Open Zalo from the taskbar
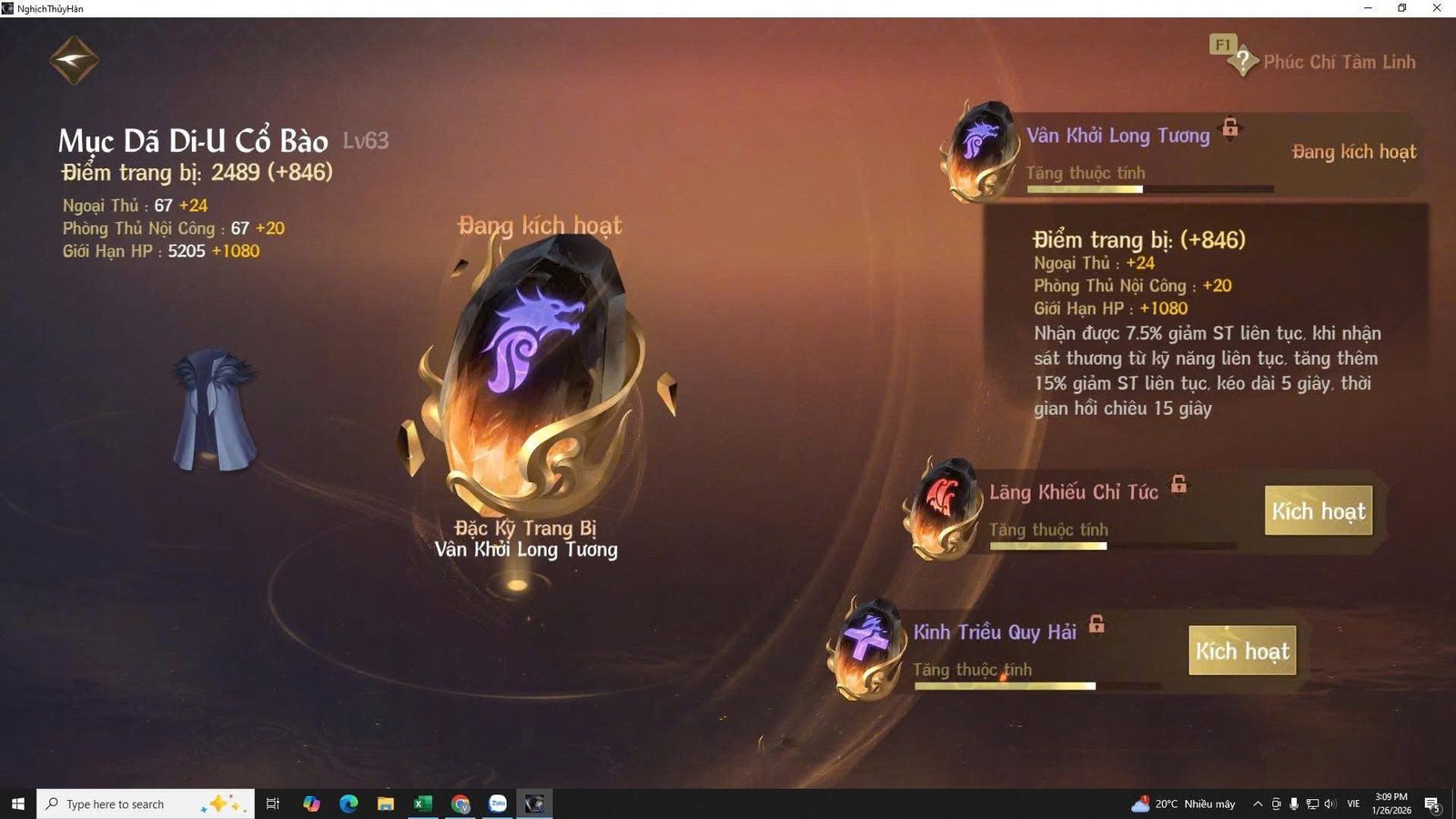This screenshot has height=819, width=1456. (496, 804)
